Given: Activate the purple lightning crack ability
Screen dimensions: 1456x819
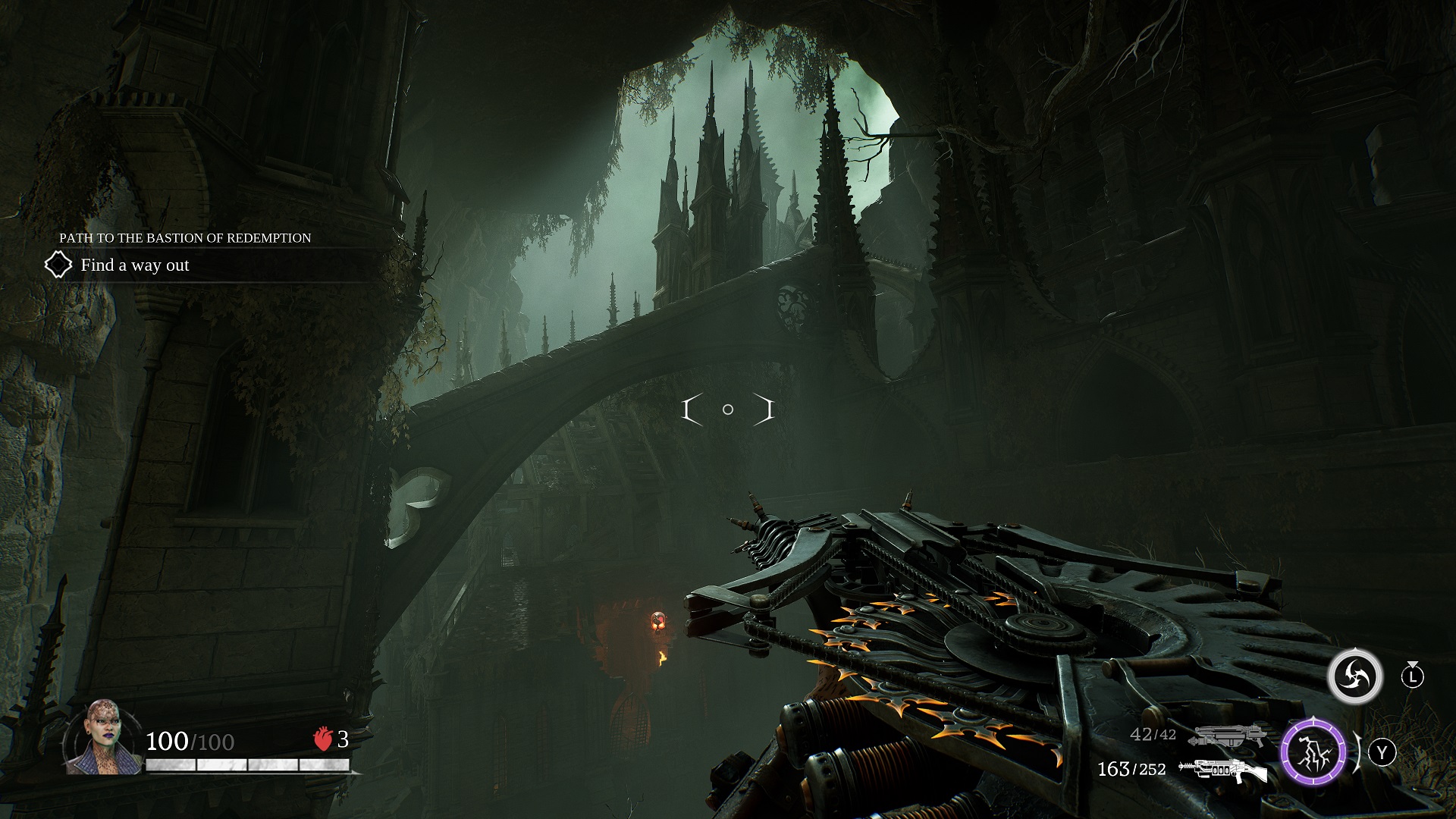Looking at the screenshot, I should (x=1313, y=752).
